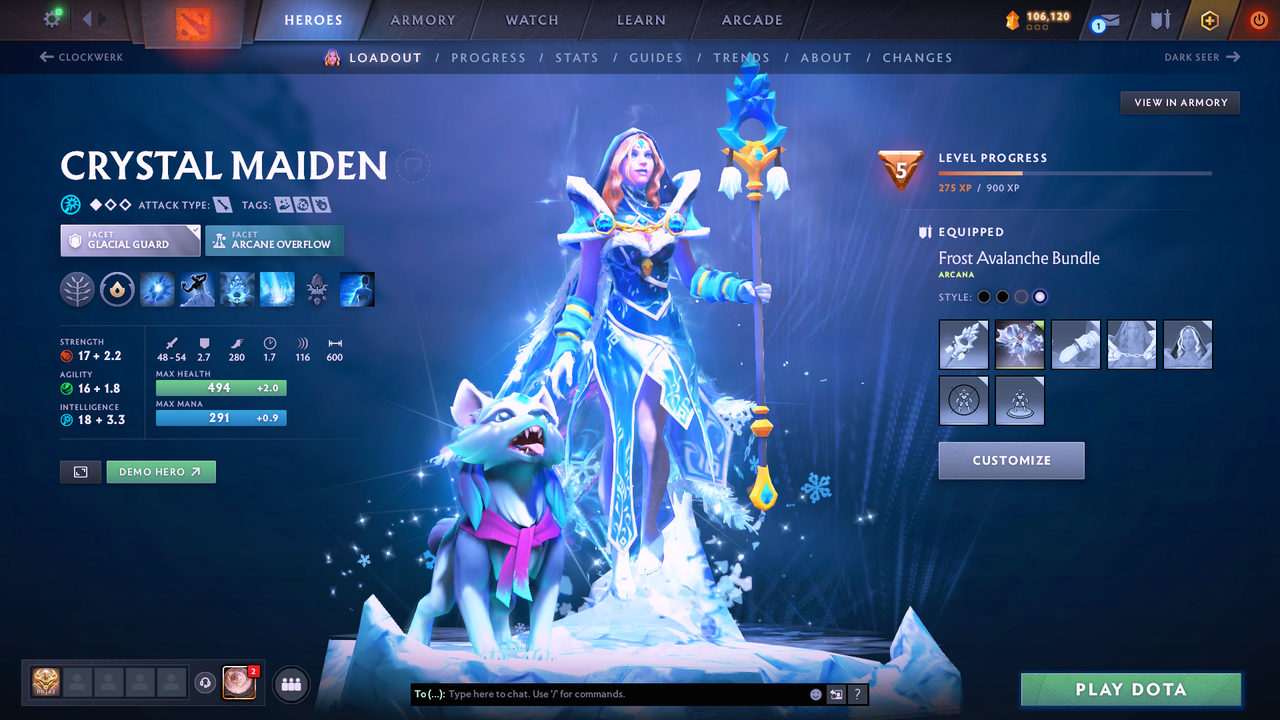The height and width of the screenshot is (720, 1280).
Task: Navigate forward to Dark Seer
Action: point(1203,57)
